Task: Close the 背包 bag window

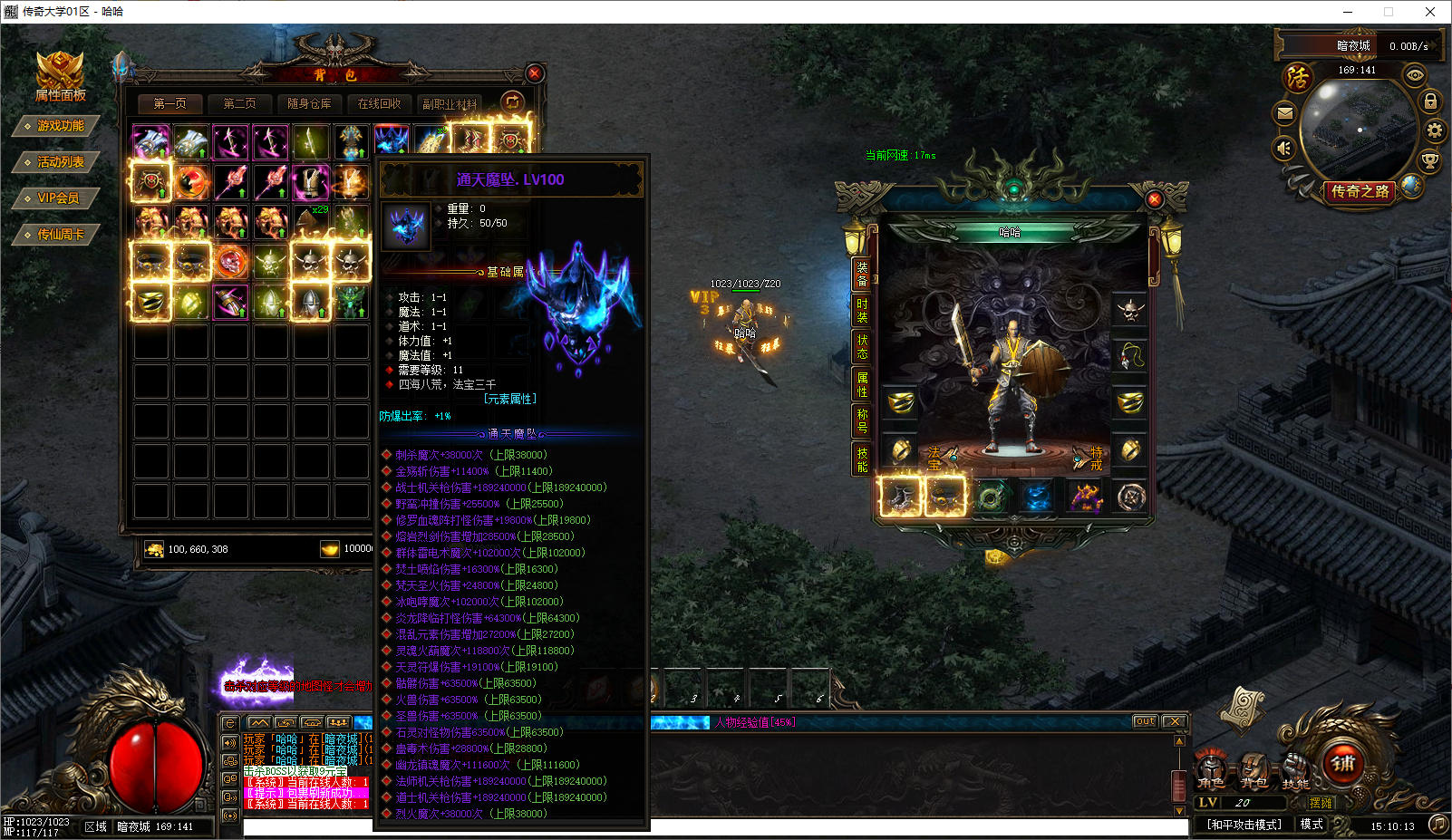Action: pyautogui.click(x=535, y=73)
